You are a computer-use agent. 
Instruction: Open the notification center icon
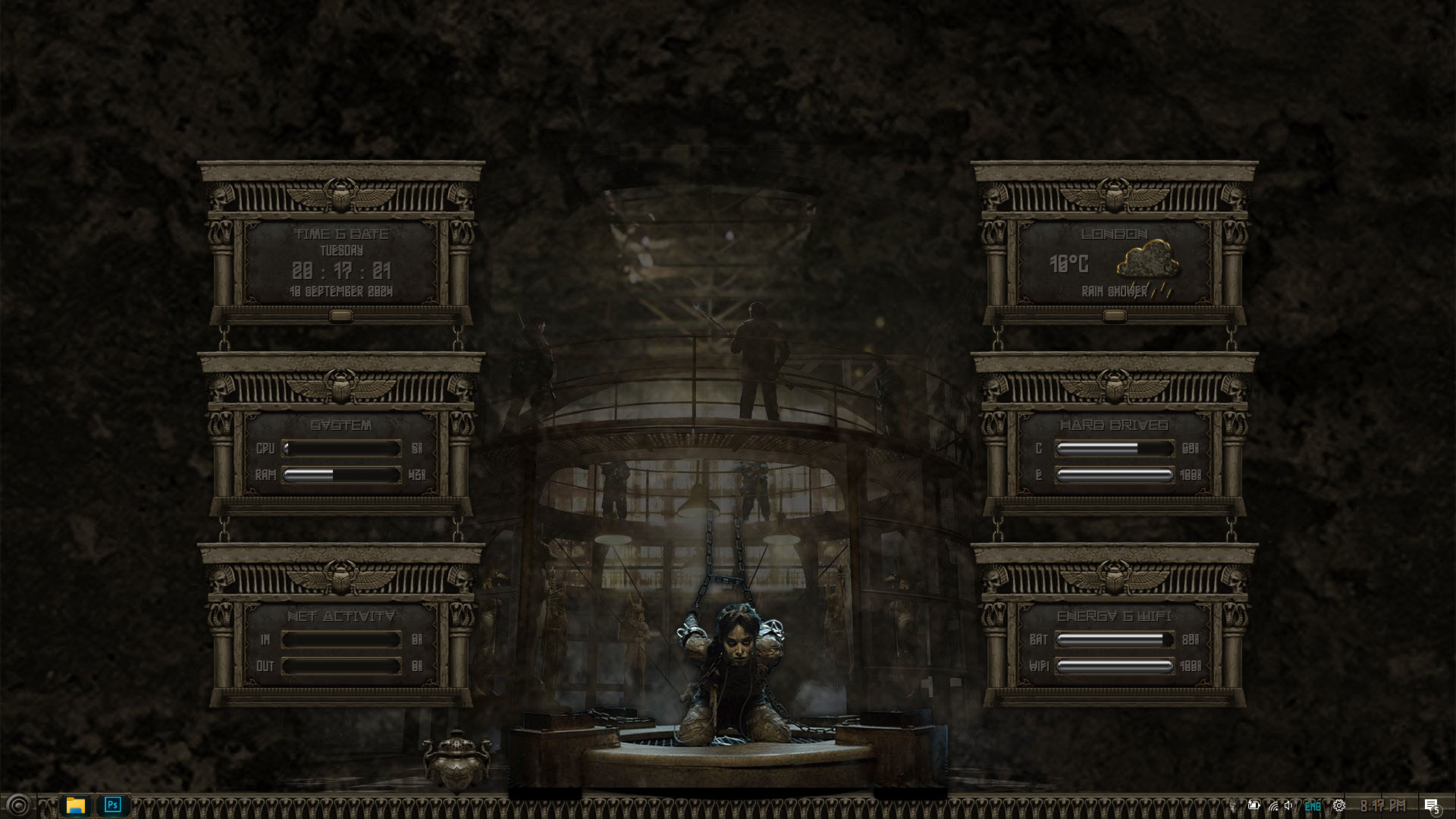pyautogui.click(x=1431, y=805)
